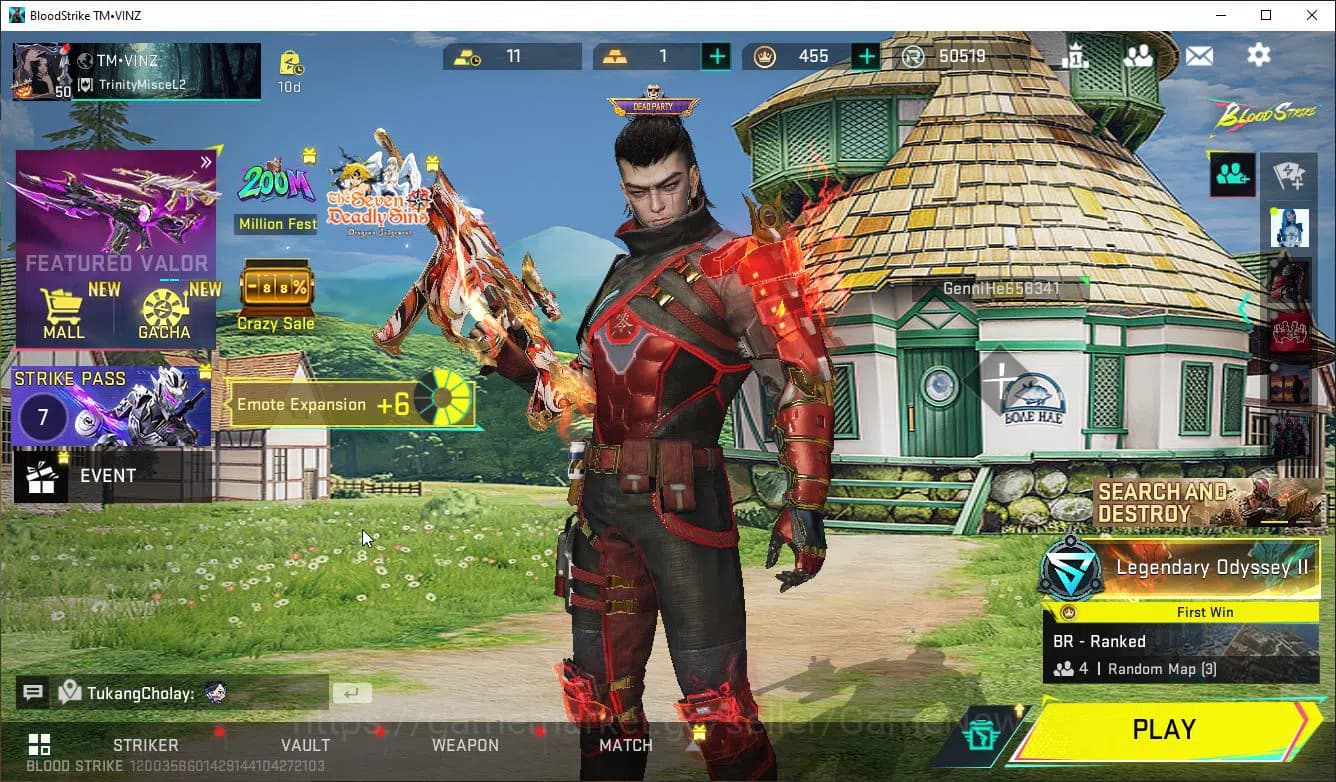The image size is (1336, 782).
Task: Claim the Emote Expansion +6 banner
Action: coord(350,404)
